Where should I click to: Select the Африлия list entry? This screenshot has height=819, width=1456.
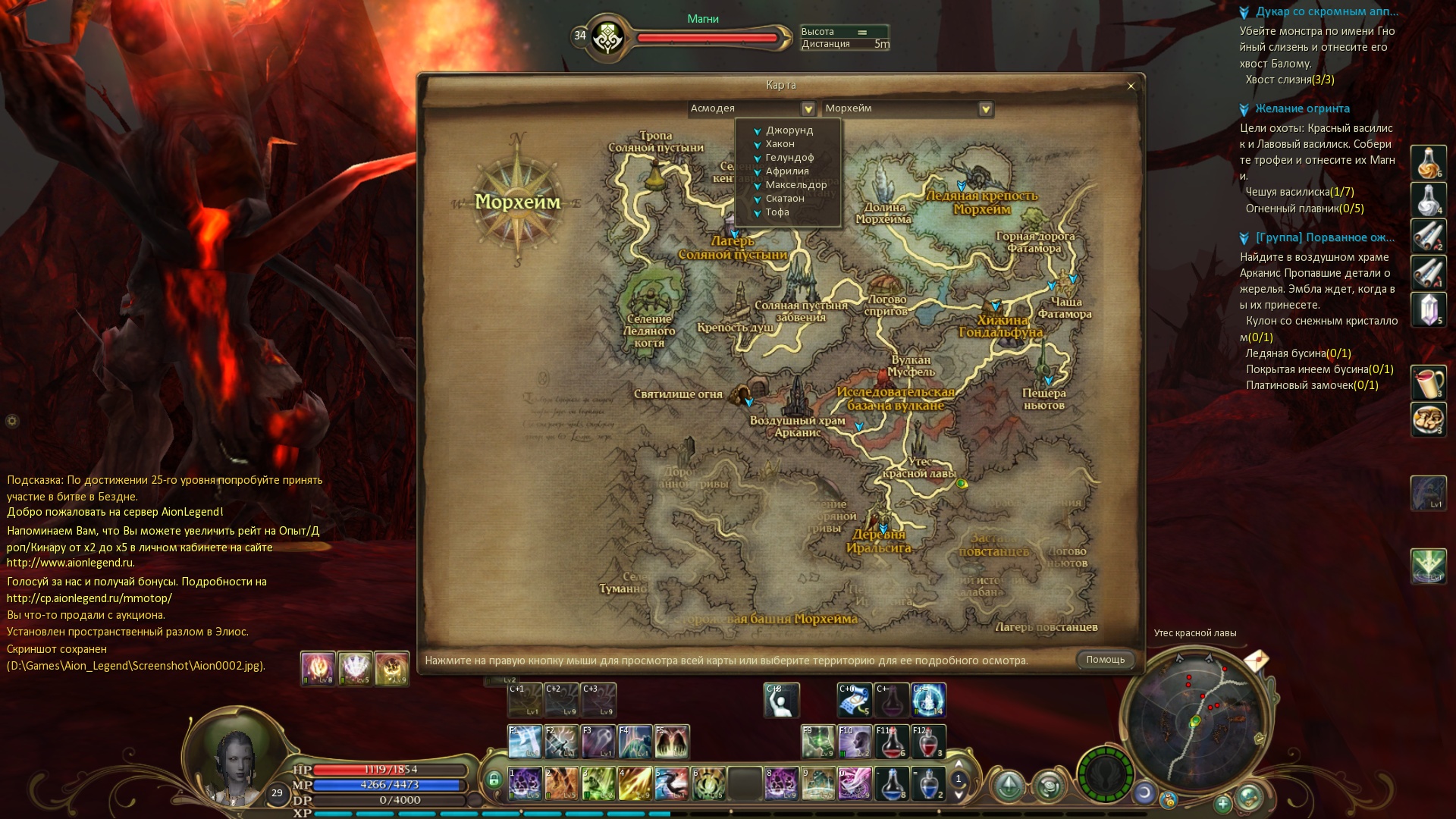pos(786,171)
